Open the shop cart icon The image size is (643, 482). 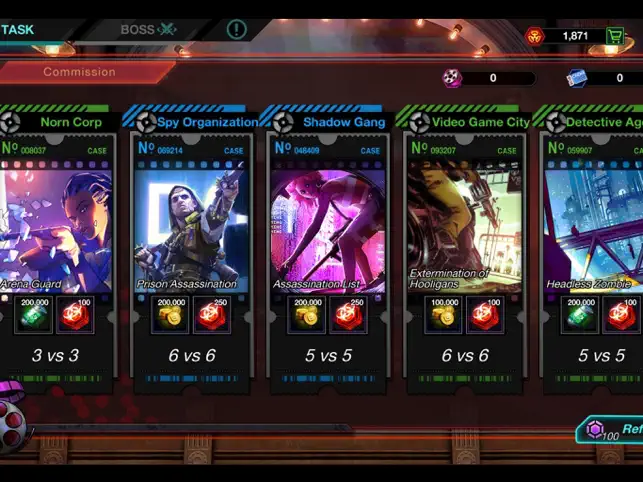pyautogui.click(x=615, y=36)
